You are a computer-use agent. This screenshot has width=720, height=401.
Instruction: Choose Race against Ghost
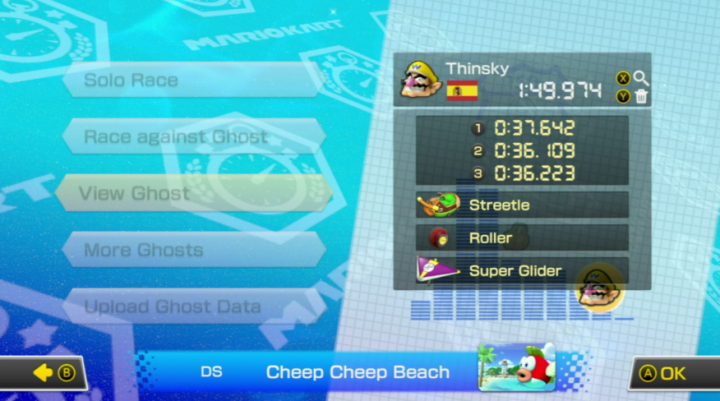pos(192,136)
